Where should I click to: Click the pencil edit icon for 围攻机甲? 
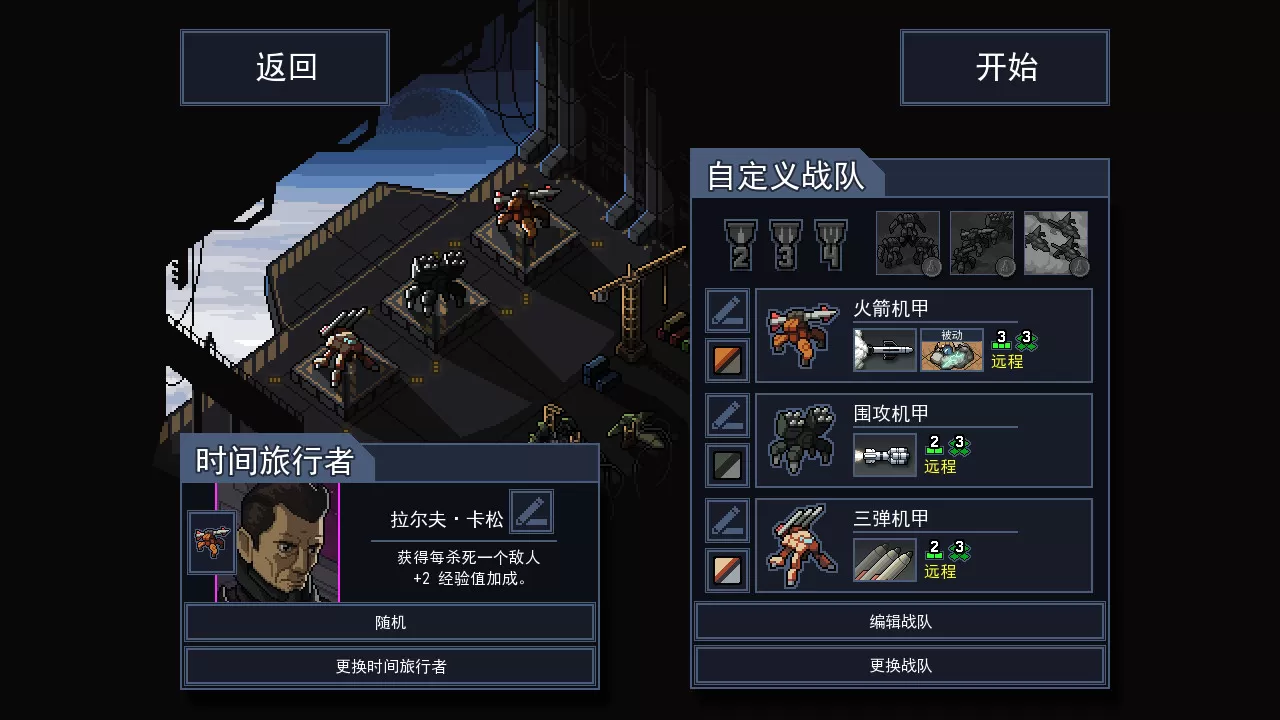(727, 414)
